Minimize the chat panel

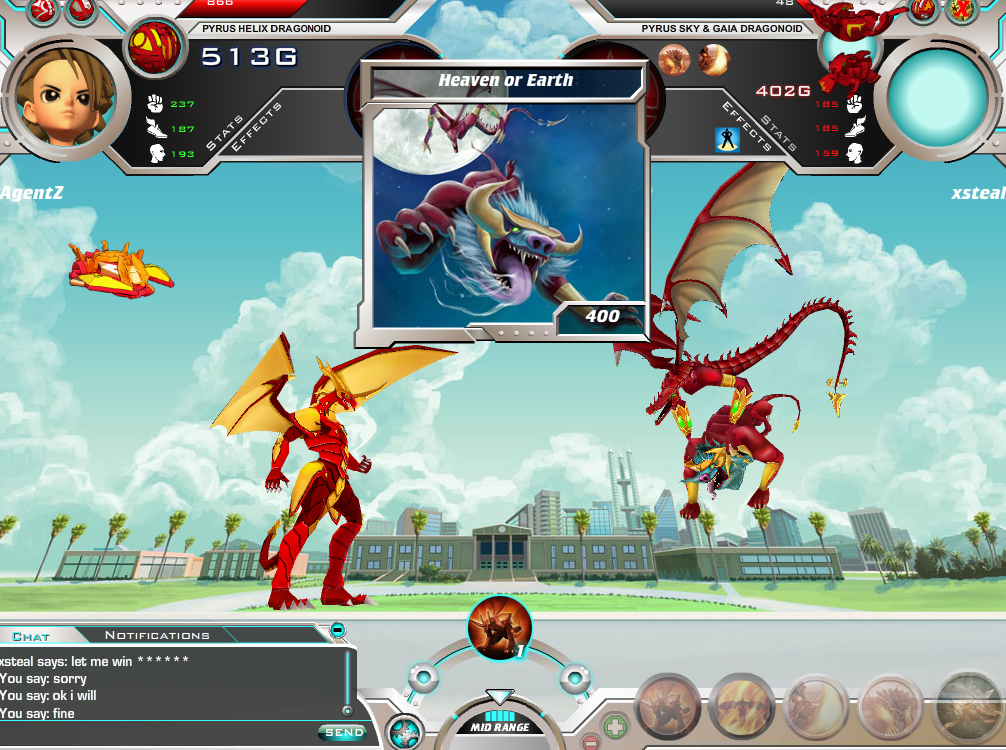[x=338, y=631]
